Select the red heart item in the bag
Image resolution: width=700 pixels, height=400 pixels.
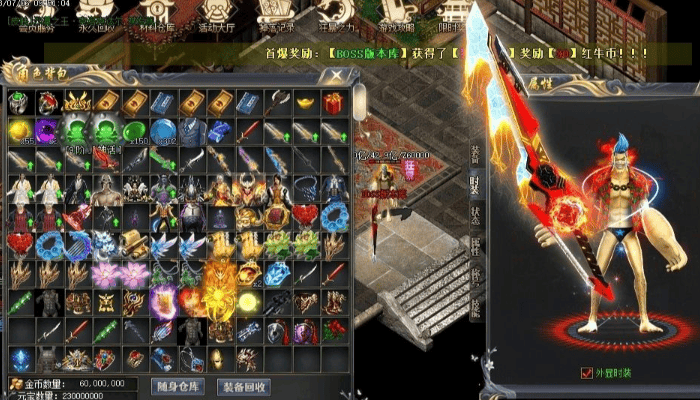pos(19,244)
